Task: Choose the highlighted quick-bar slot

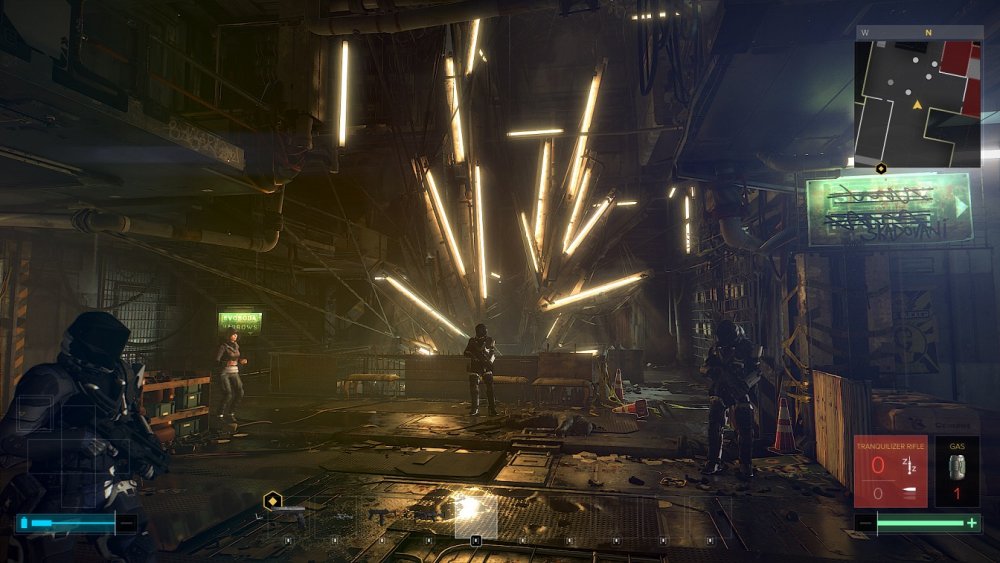Action: 476,517
